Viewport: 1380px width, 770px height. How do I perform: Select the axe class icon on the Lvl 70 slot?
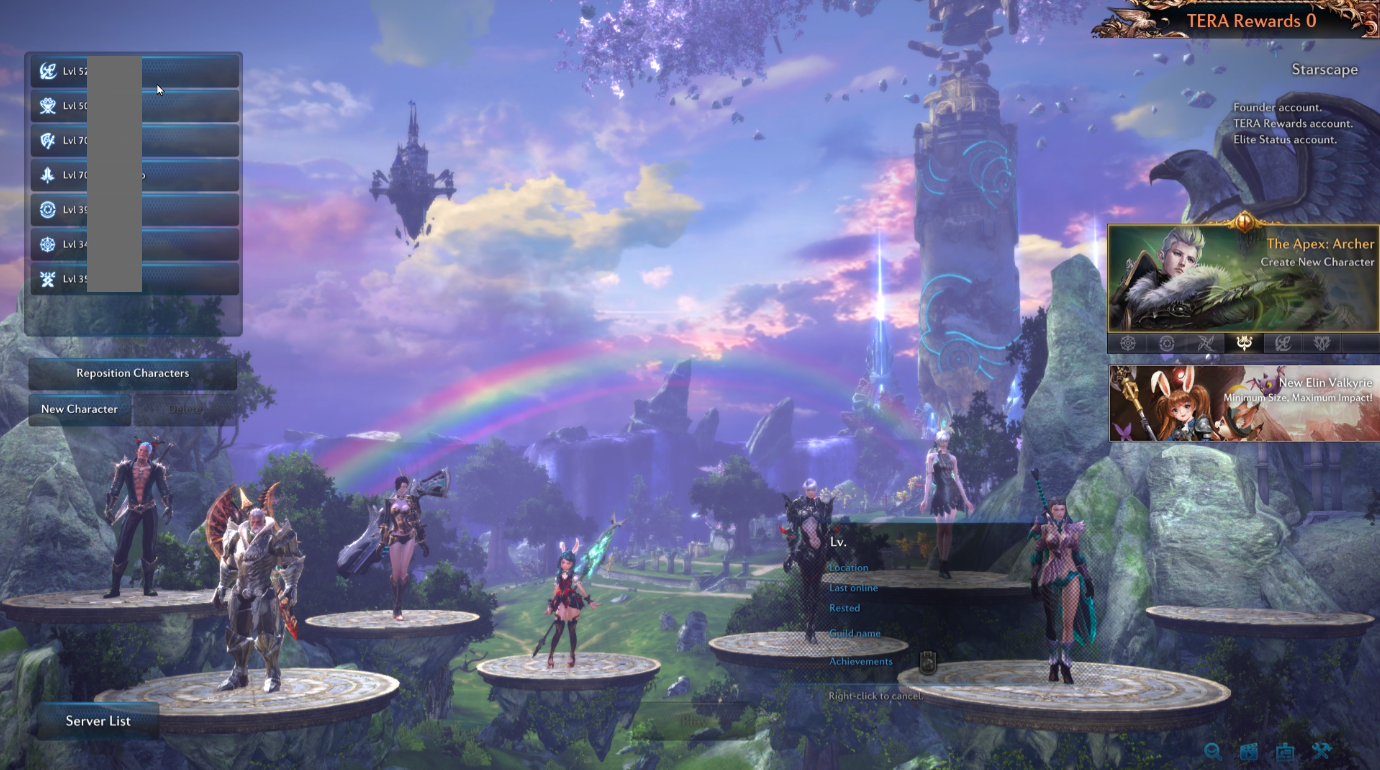[47, 140]
